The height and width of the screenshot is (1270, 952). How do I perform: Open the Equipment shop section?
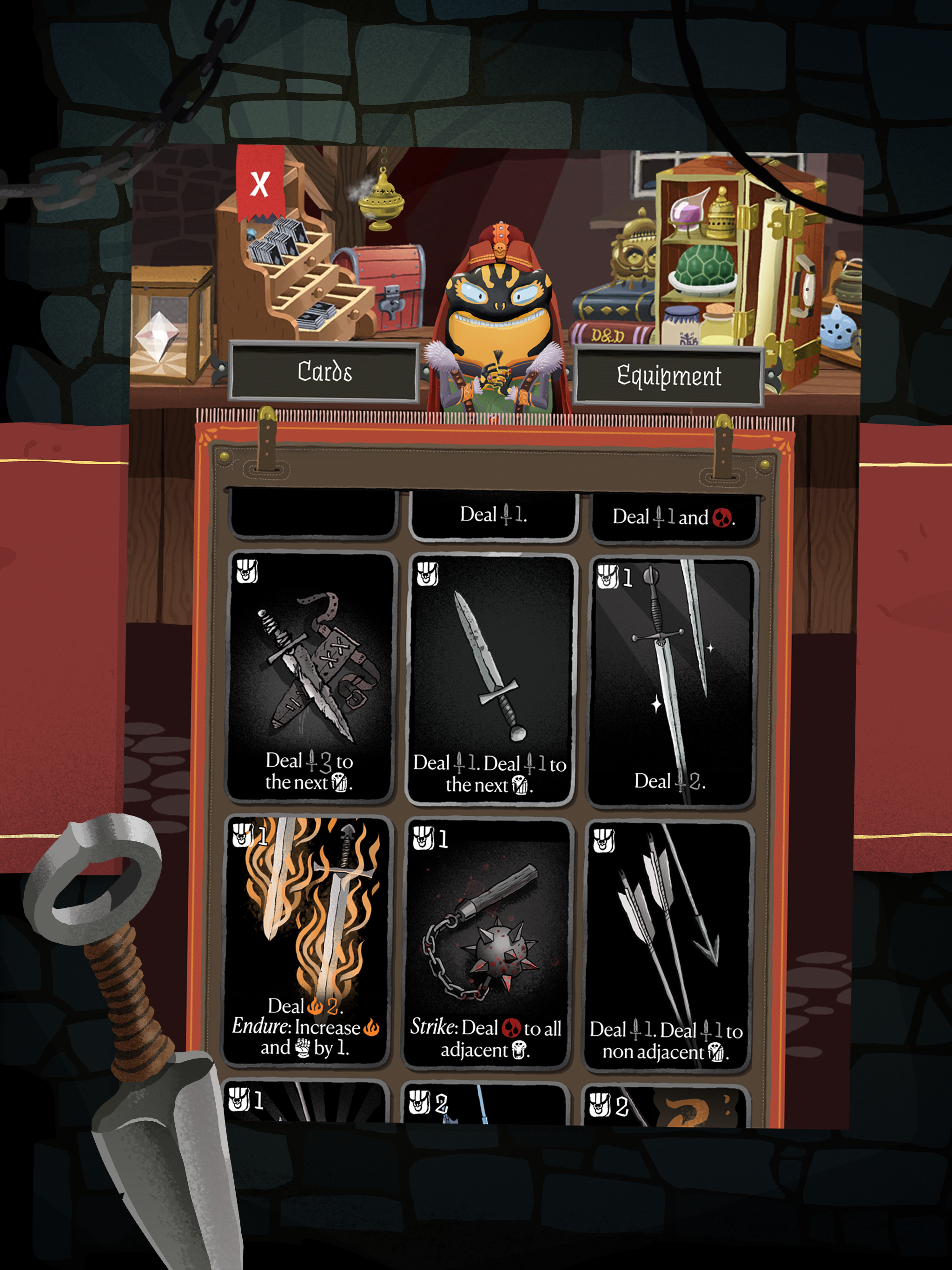tap(669, 376)
